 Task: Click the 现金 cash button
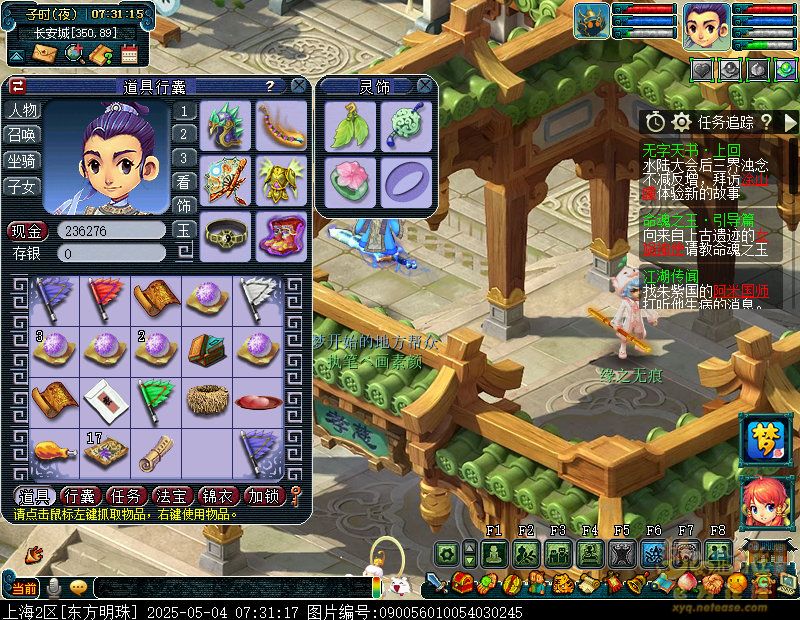pyautogui.click(x=22, y=230)
